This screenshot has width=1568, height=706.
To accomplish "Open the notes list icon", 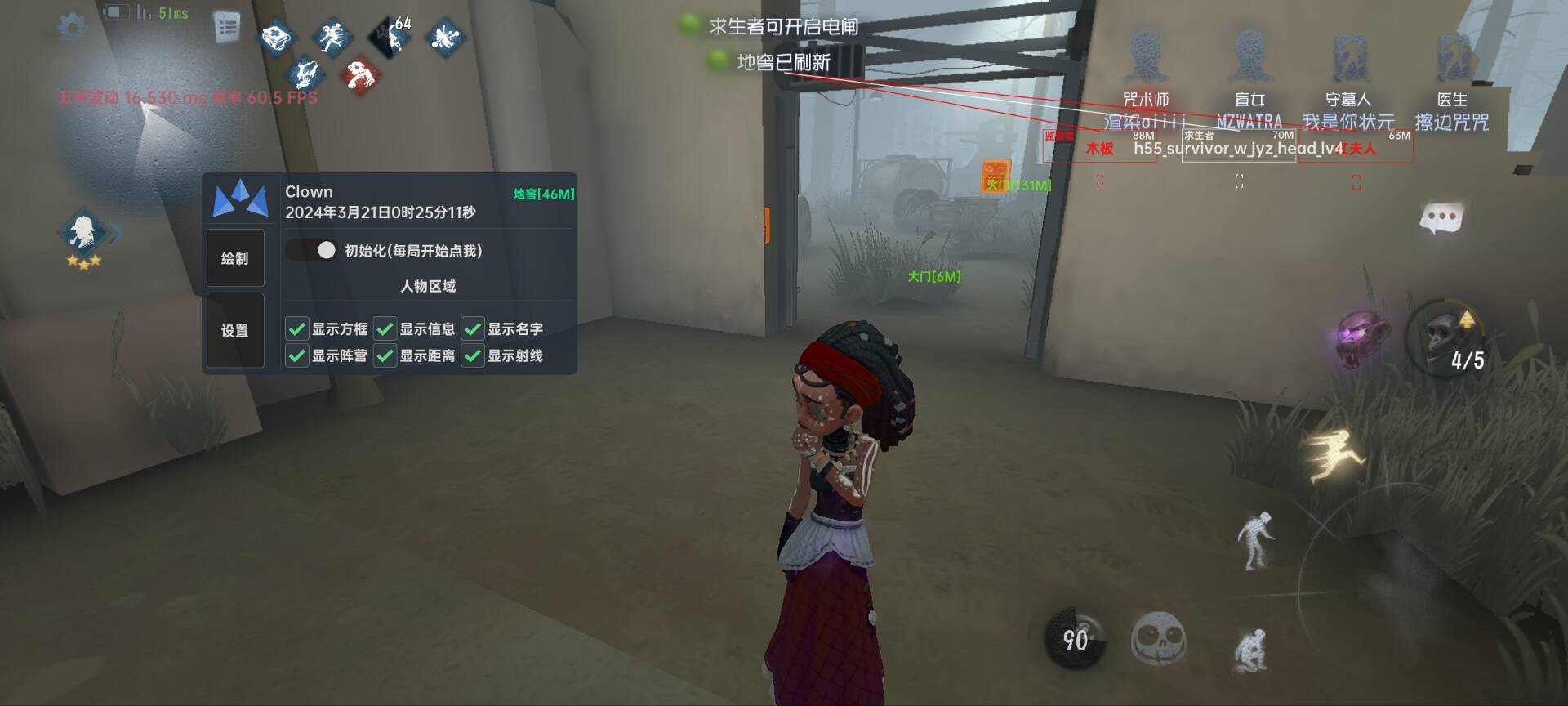I will [227, 27].
